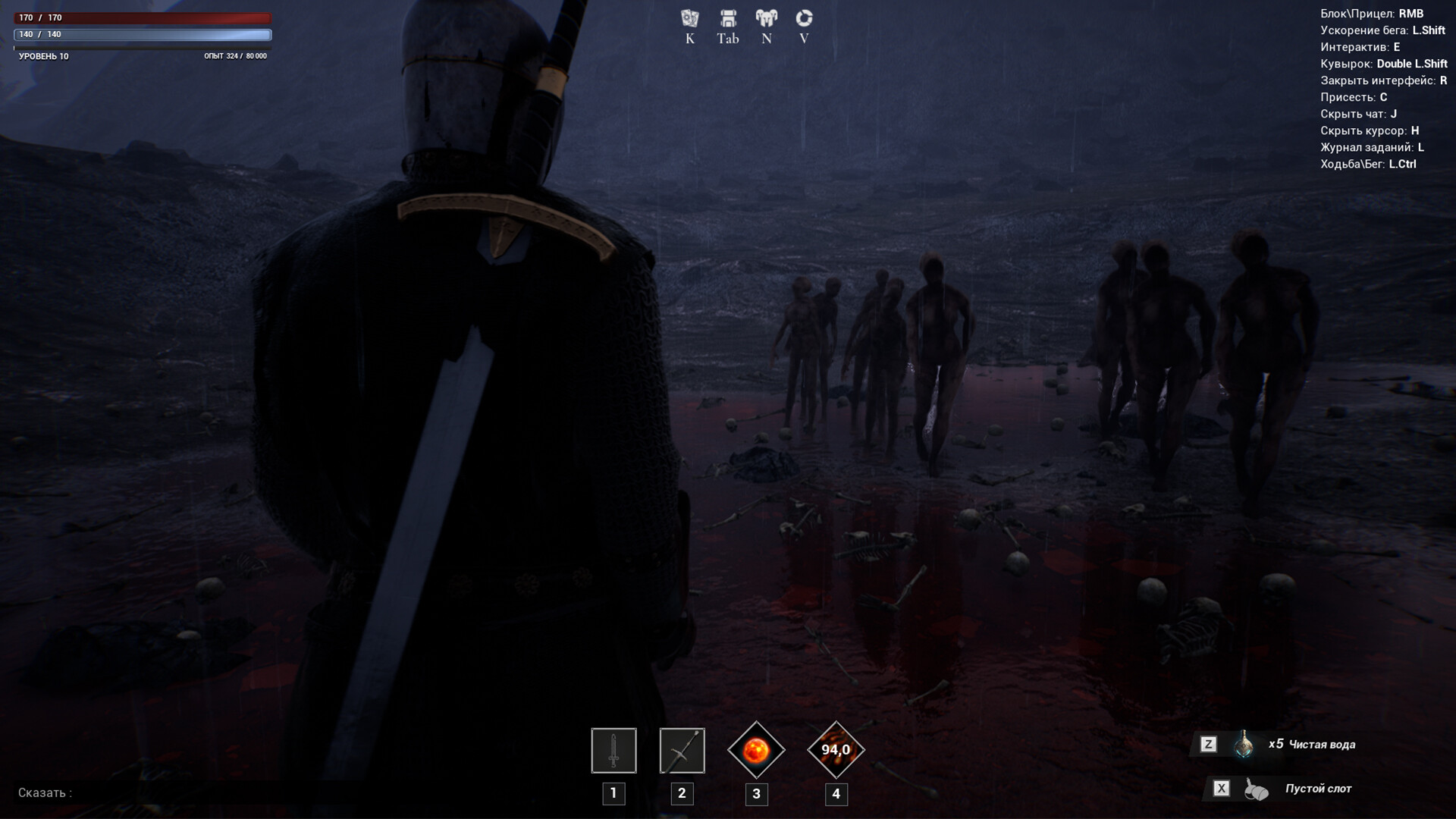Open the backpack inventory icon
This screenshot has height=819, width=1456.
(x=728, y=18)
